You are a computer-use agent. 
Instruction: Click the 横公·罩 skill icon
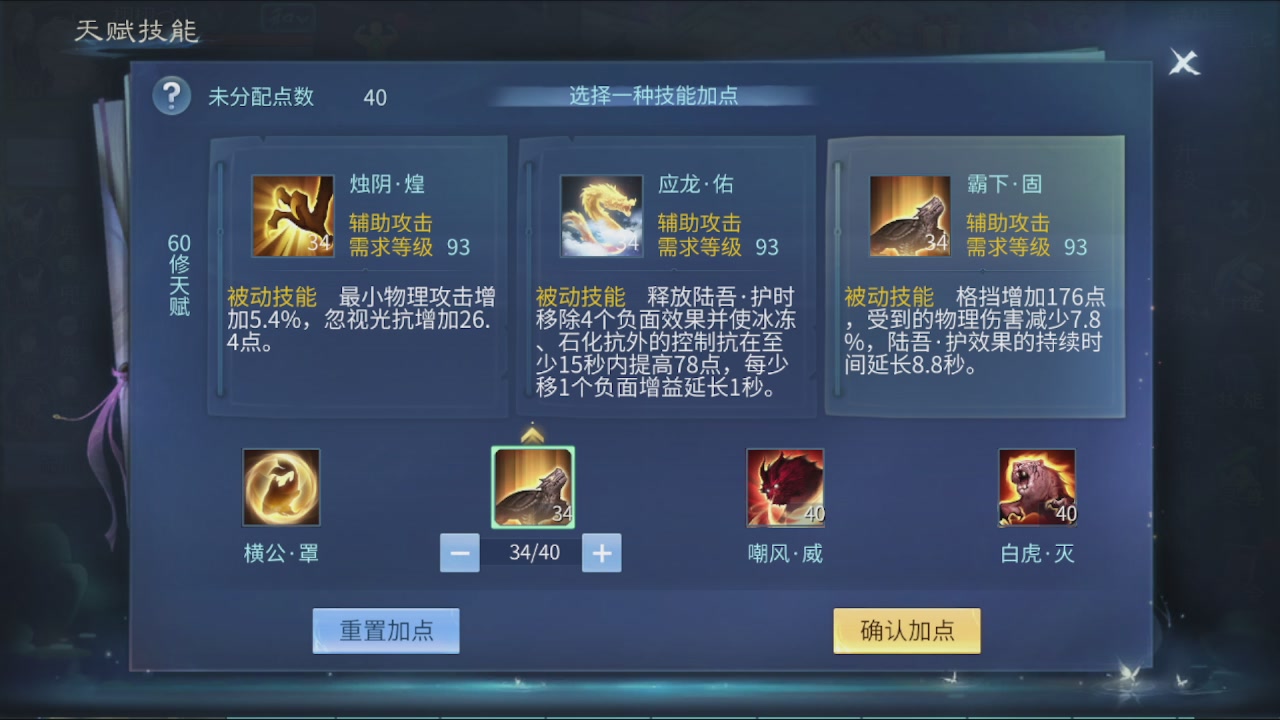pyautogui.click(x=281, y=488)
